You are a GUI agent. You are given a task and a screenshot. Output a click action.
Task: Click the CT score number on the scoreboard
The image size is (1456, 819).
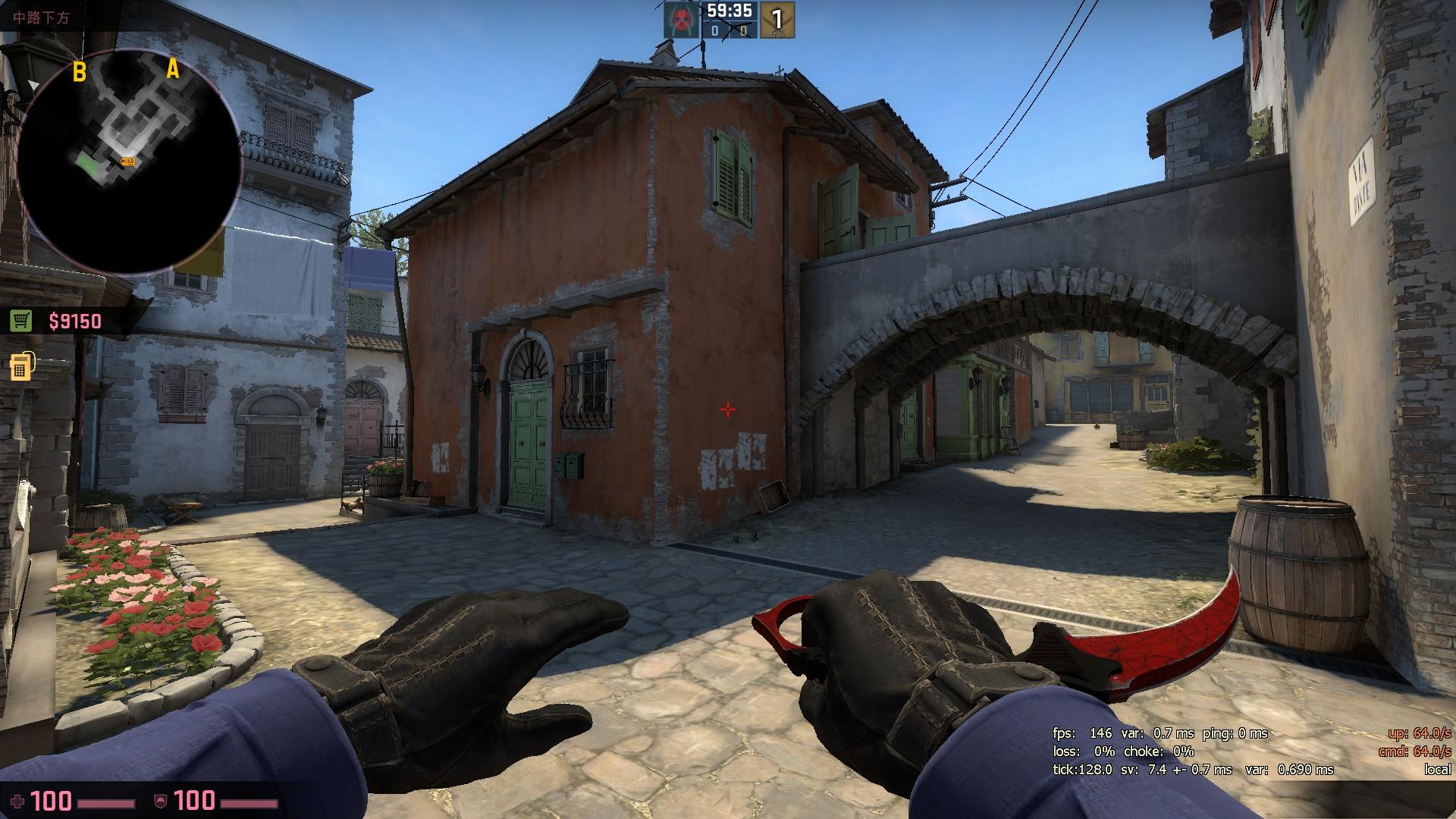tap(744, 30)
